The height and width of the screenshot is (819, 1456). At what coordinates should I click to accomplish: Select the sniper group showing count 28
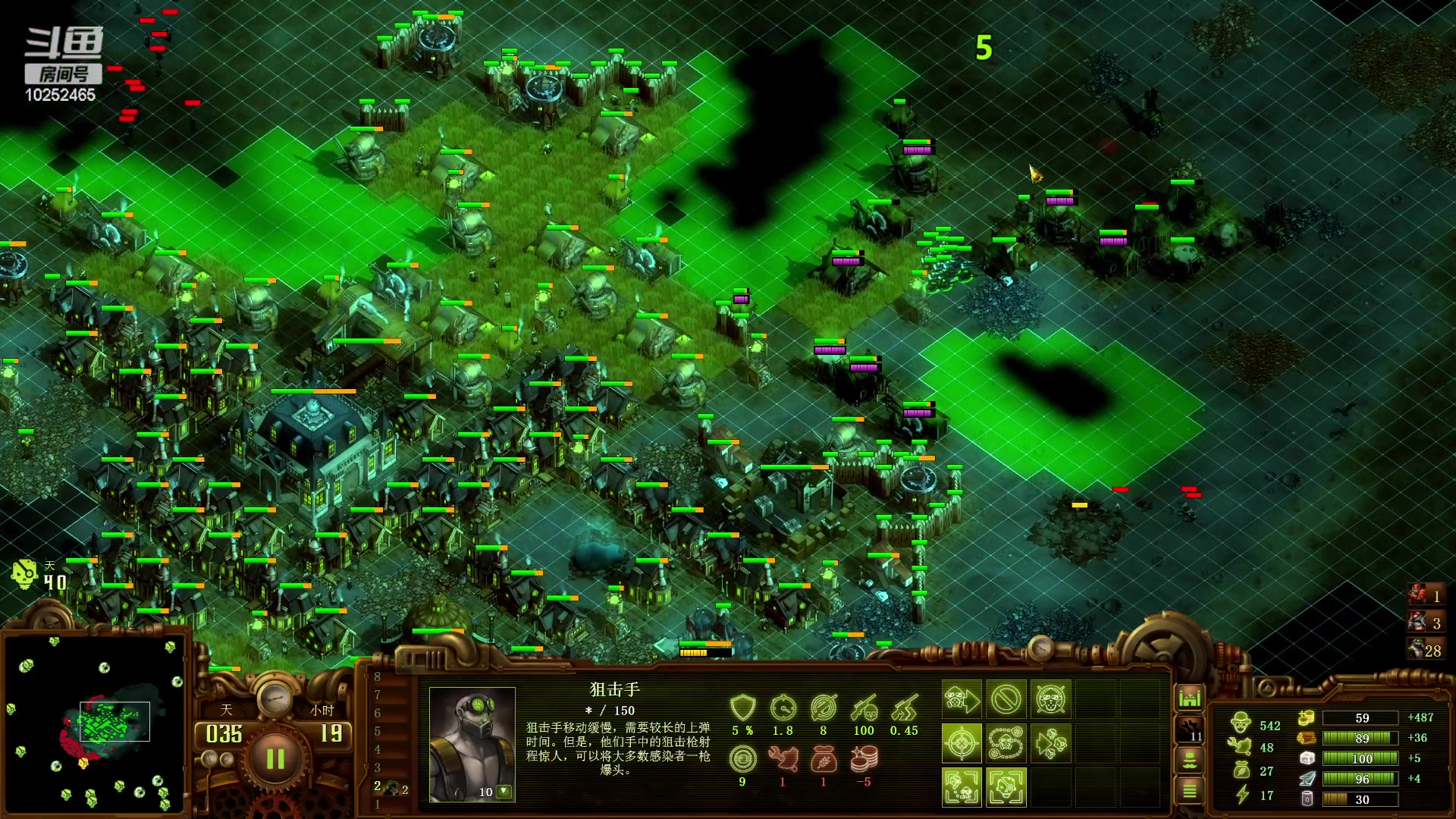[x=1426, y=650]
